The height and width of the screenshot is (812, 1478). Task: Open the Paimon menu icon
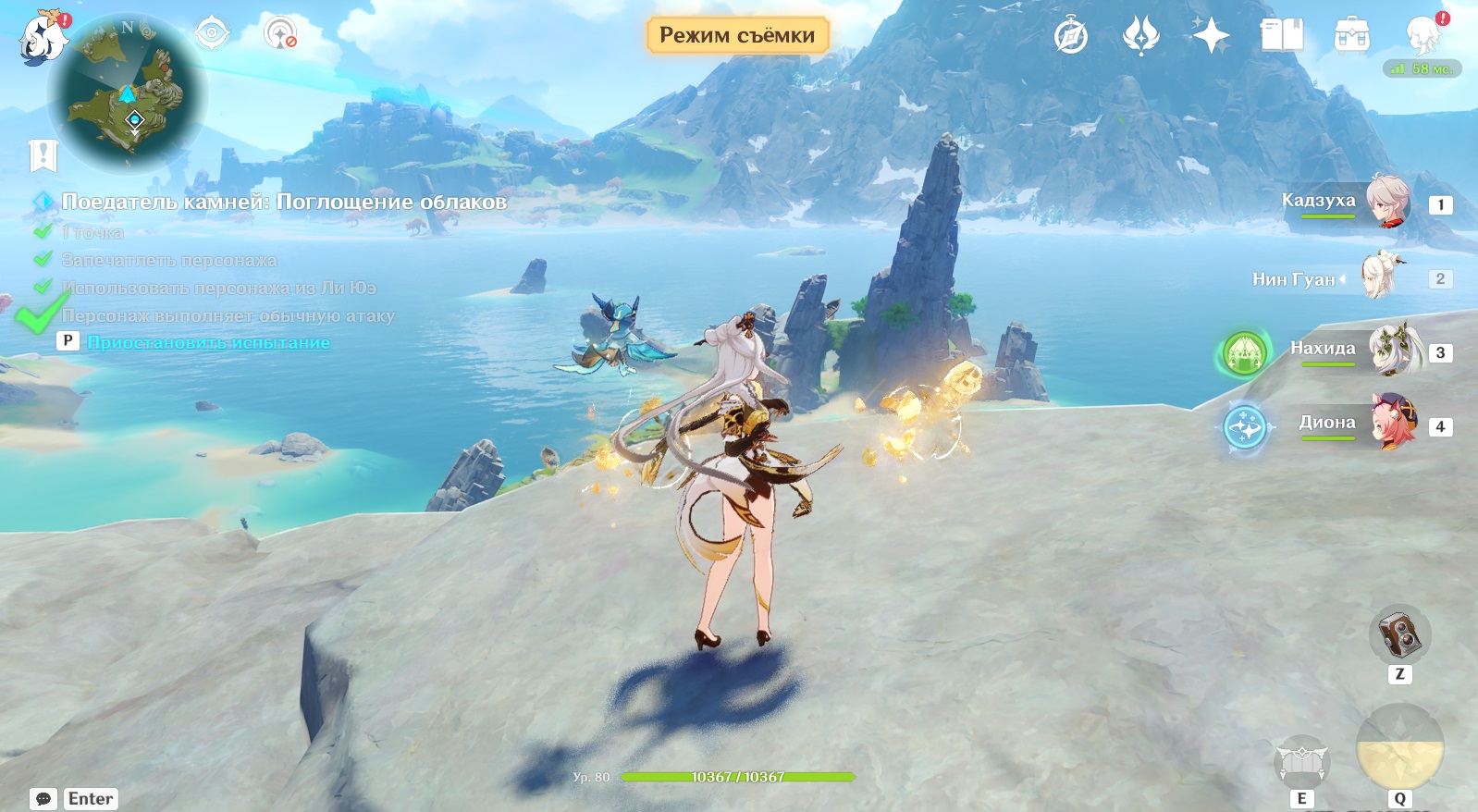pyautogui.click(x=43, y=37)
